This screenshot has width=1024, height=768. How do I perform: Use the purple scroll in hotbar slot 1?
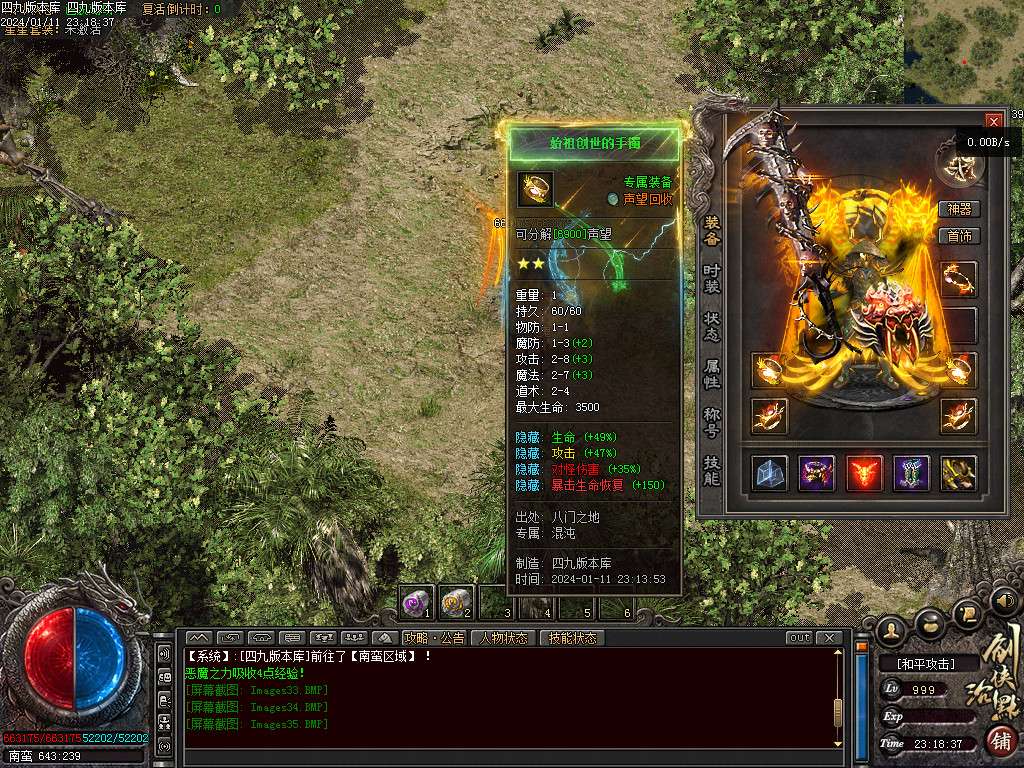416,601
